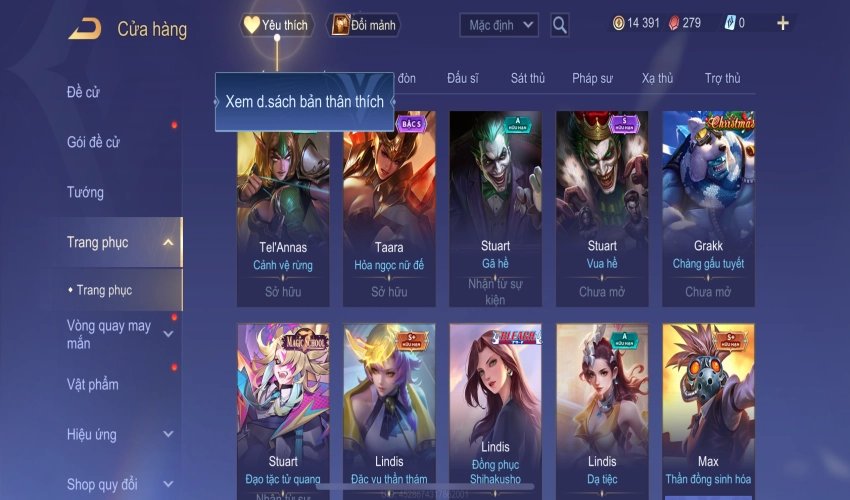The height and width of the screenshot is (500, 850).
Task: Click the magnifying glass search button
Action: [x=560, y=25]
